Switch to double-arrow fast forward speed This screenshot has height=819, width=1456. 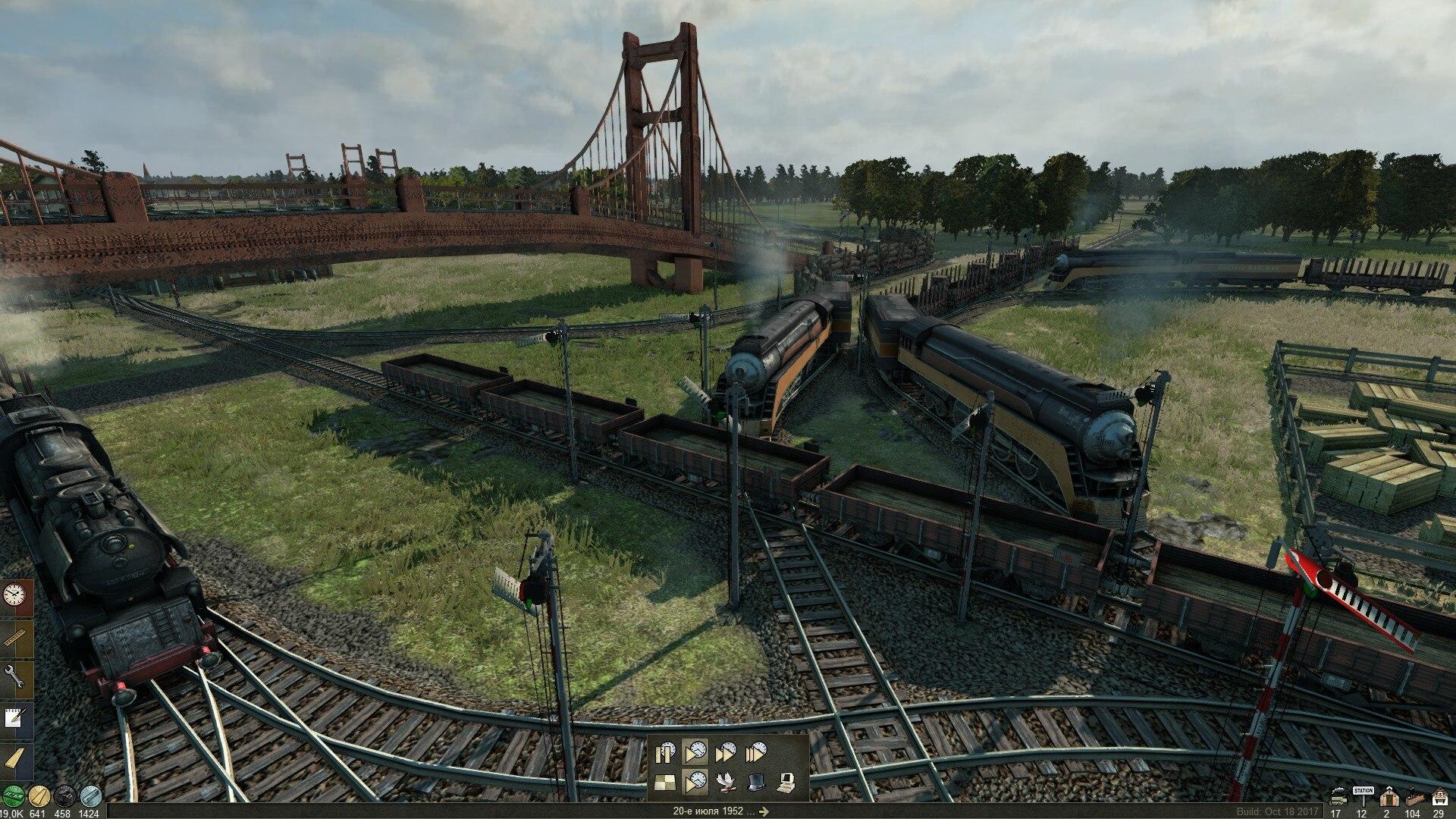pos(726,752)
